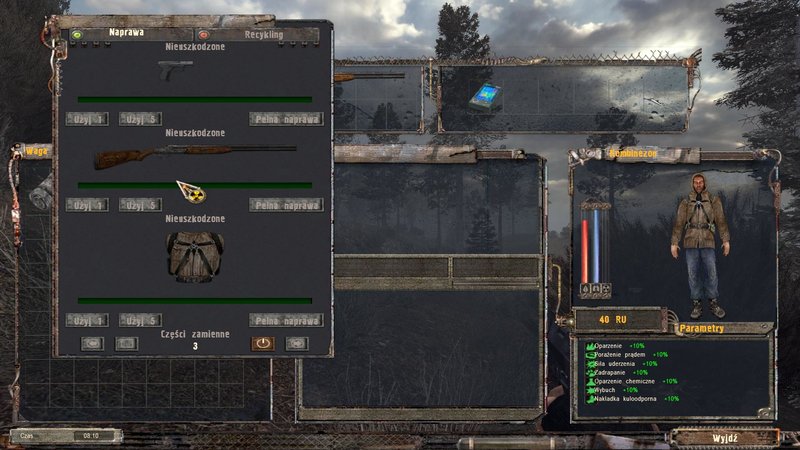Select the pistol image in repair list
The image size is (800, 450).
point(175,69)
